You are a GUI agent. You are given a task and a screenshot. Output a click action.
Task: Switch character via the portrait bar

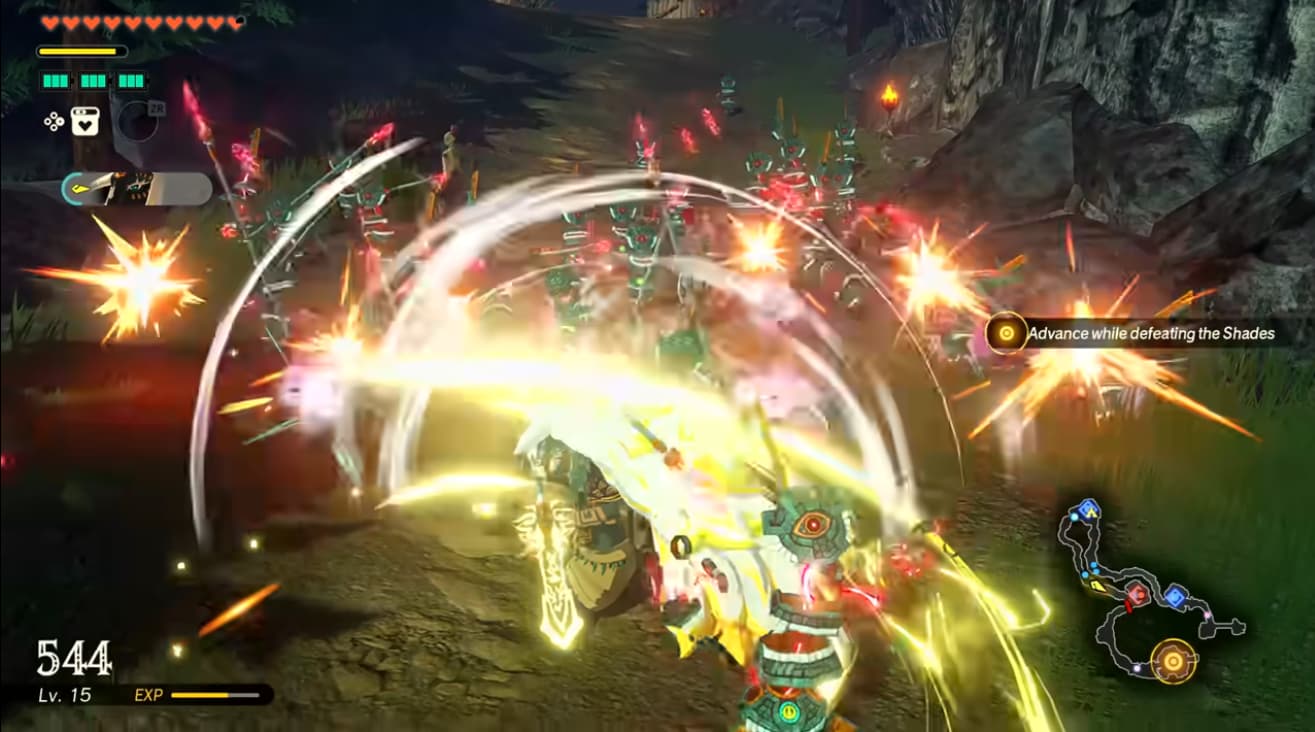pos(137,189)
